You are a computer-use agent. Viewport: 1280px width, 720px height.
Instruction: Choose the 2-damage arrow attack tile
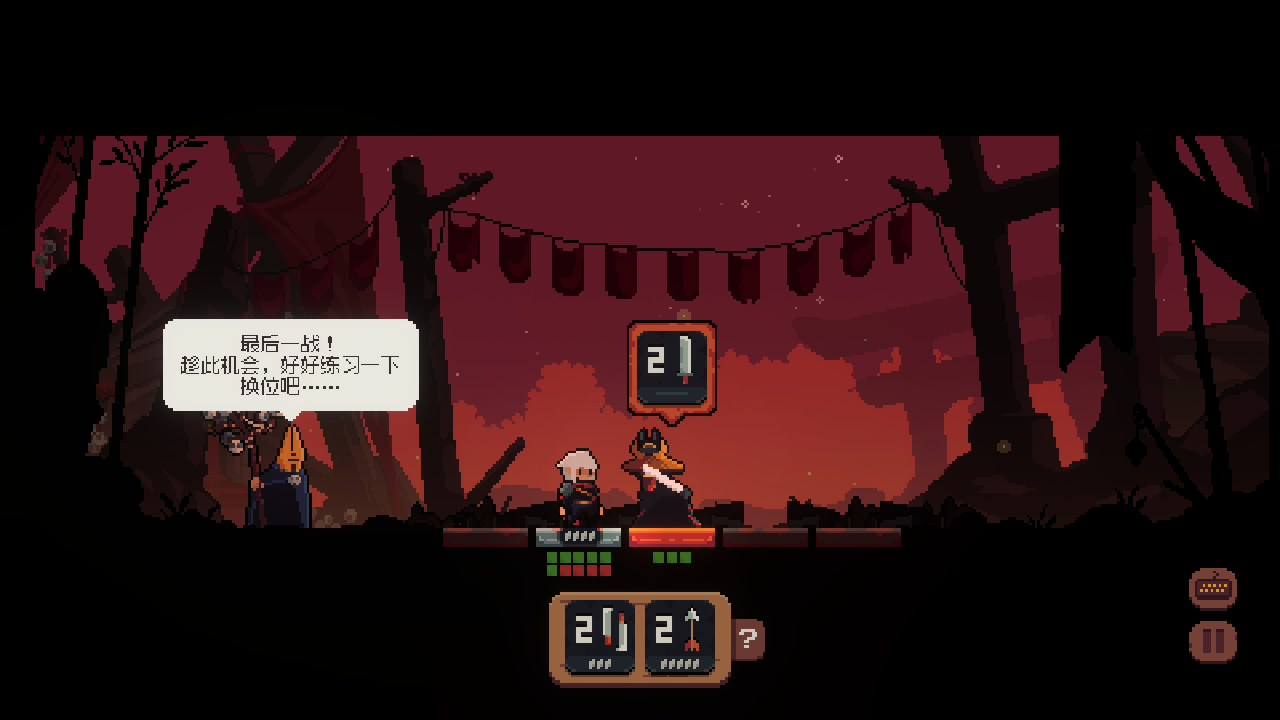679,637
